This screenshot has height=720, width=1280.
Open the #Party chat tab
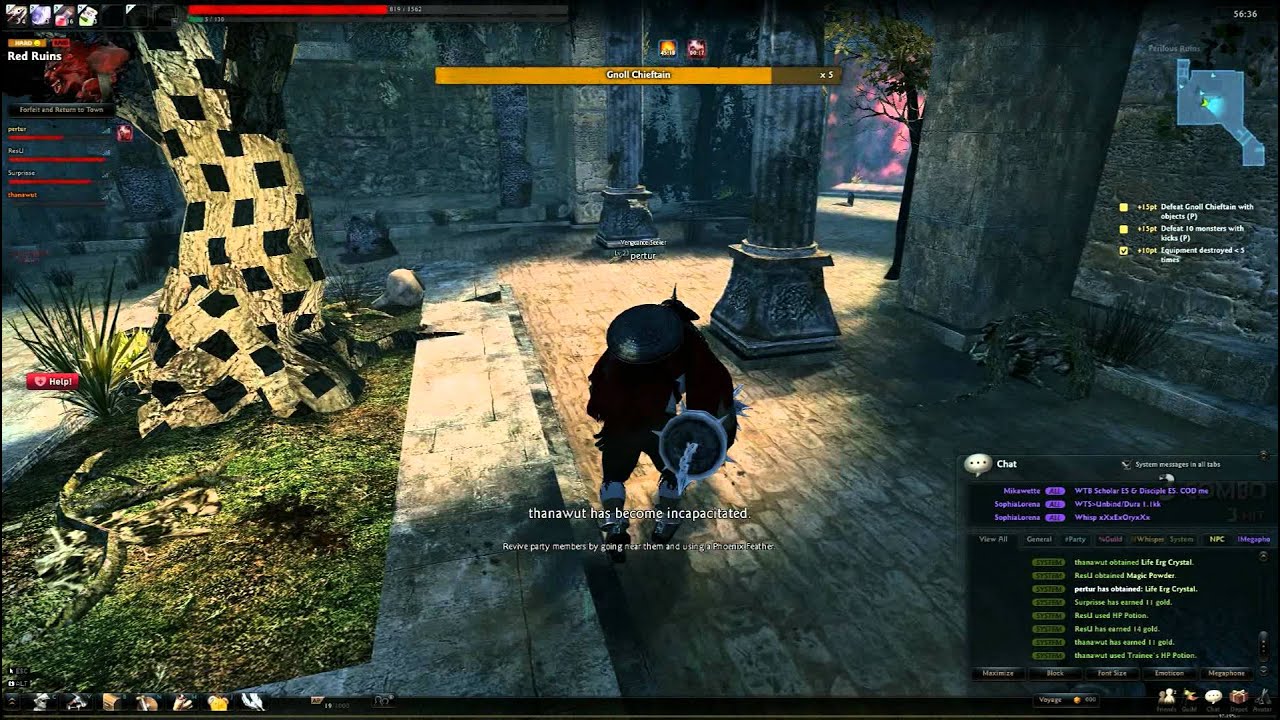click(x=1075, y=539)
